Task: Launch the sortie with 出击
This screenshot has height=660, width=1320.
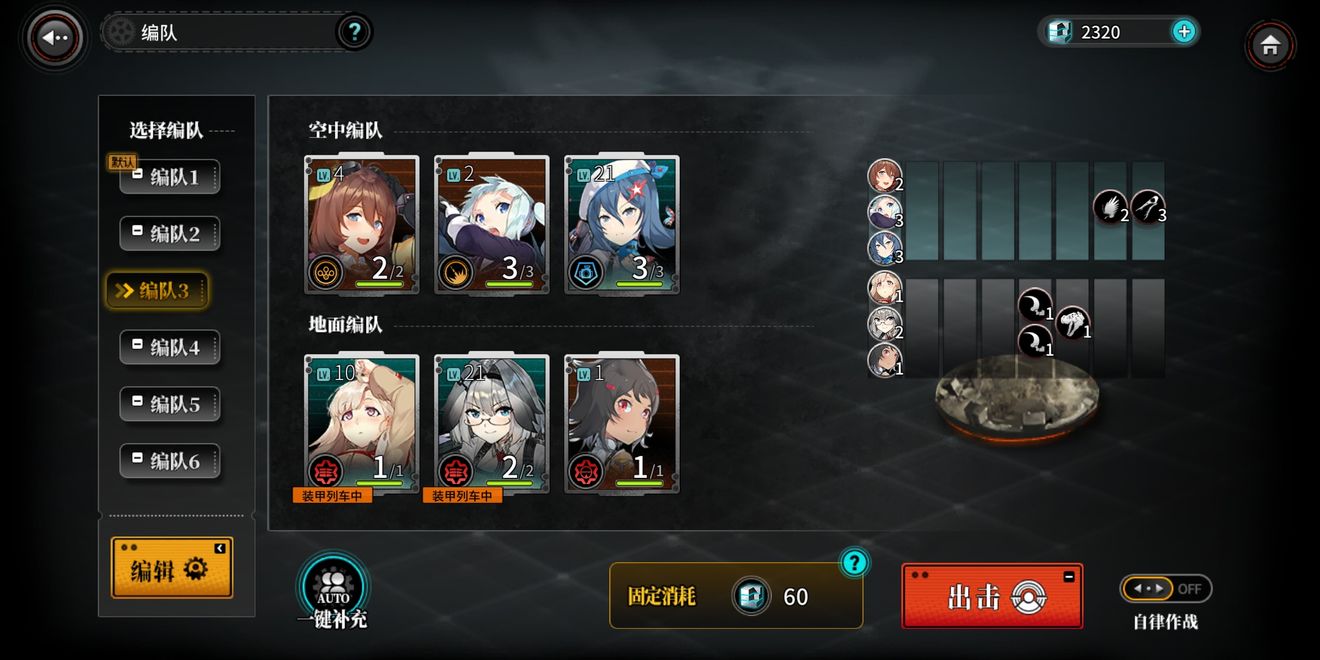Action: [991, 596]
